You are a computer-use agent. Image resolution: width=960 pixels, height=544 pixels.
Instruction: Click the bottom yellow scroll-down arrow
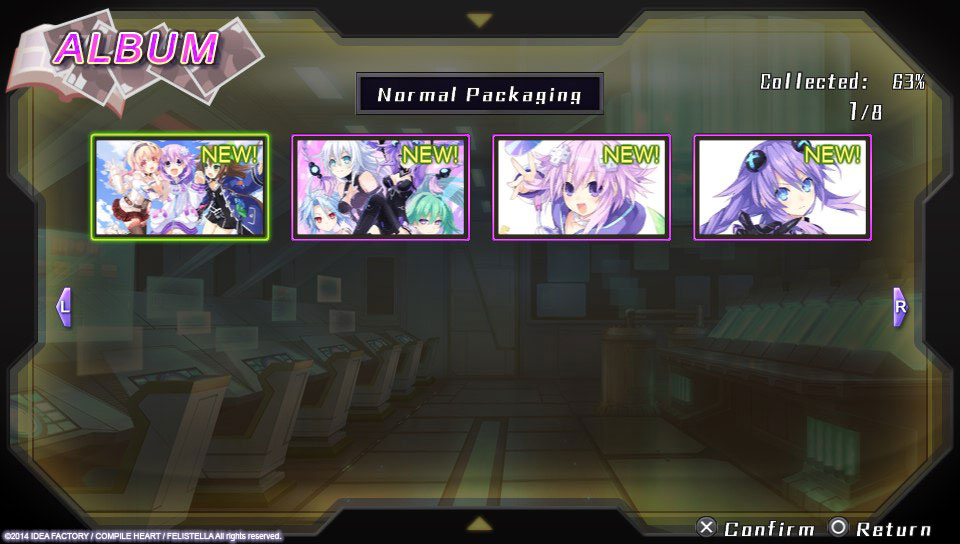pos(480,523)
